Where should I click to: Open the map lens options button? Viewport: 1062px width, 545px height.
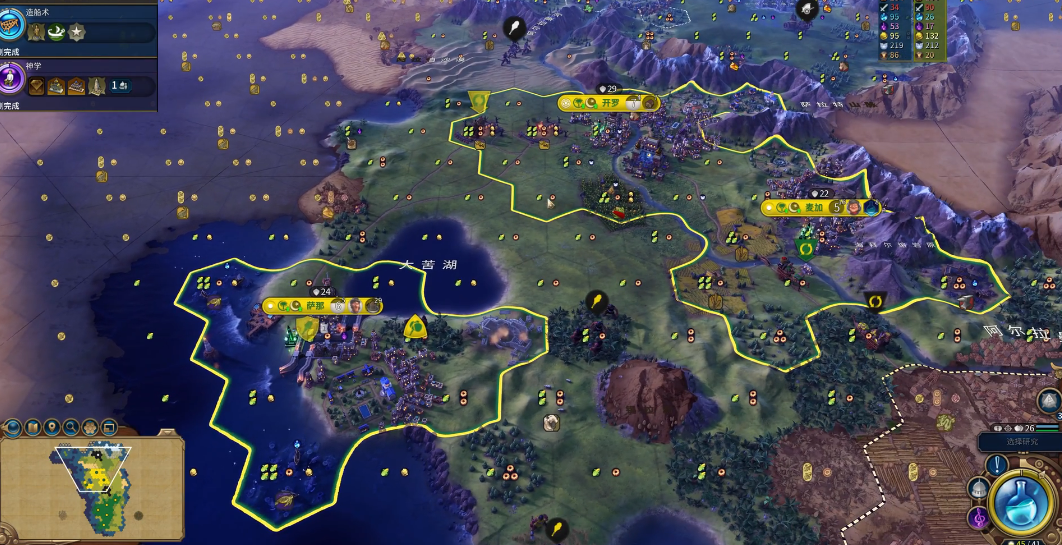tap(32, 427)
